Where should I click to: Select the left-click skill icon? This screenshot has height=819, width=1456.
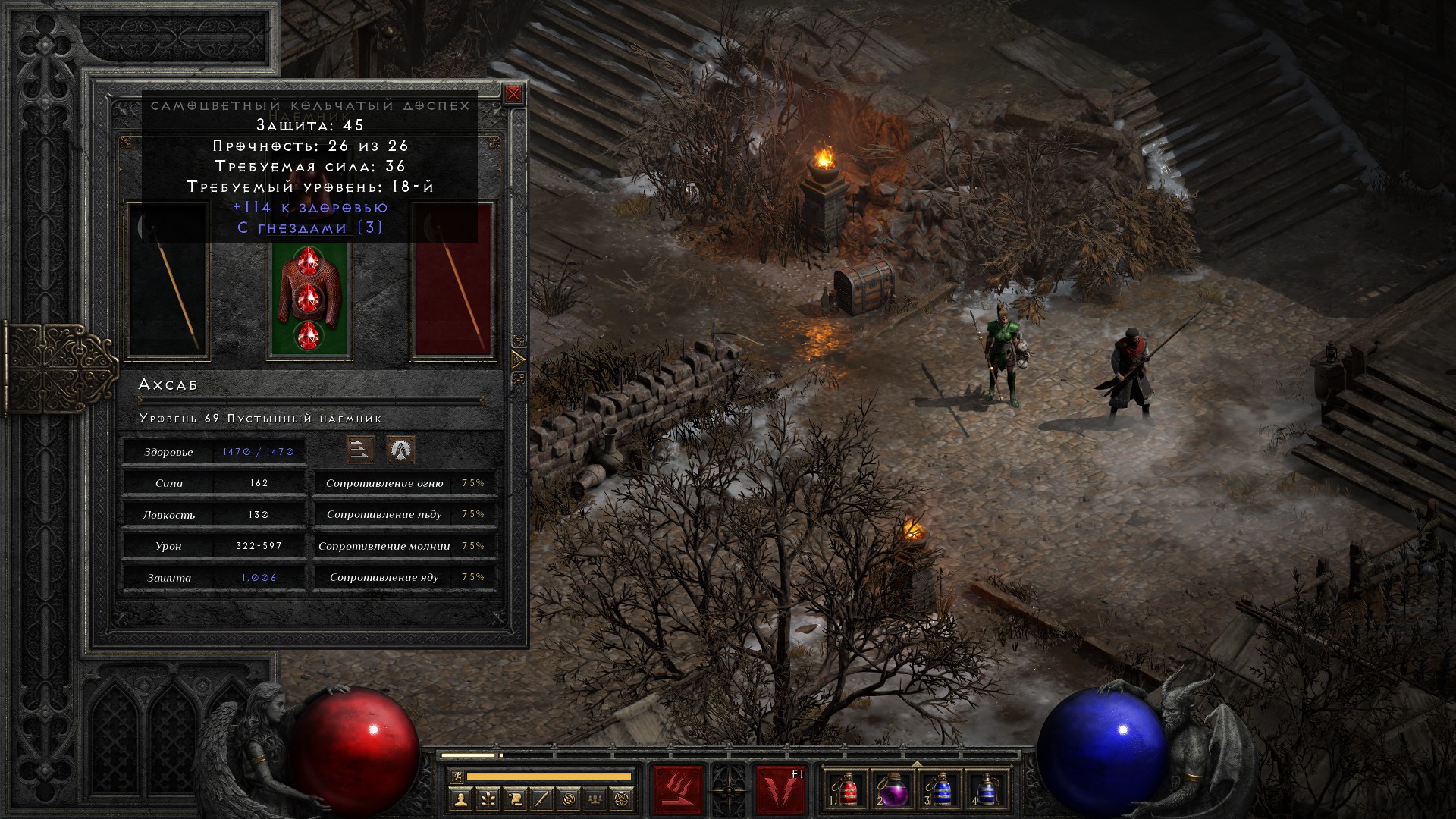coord(678,790)
